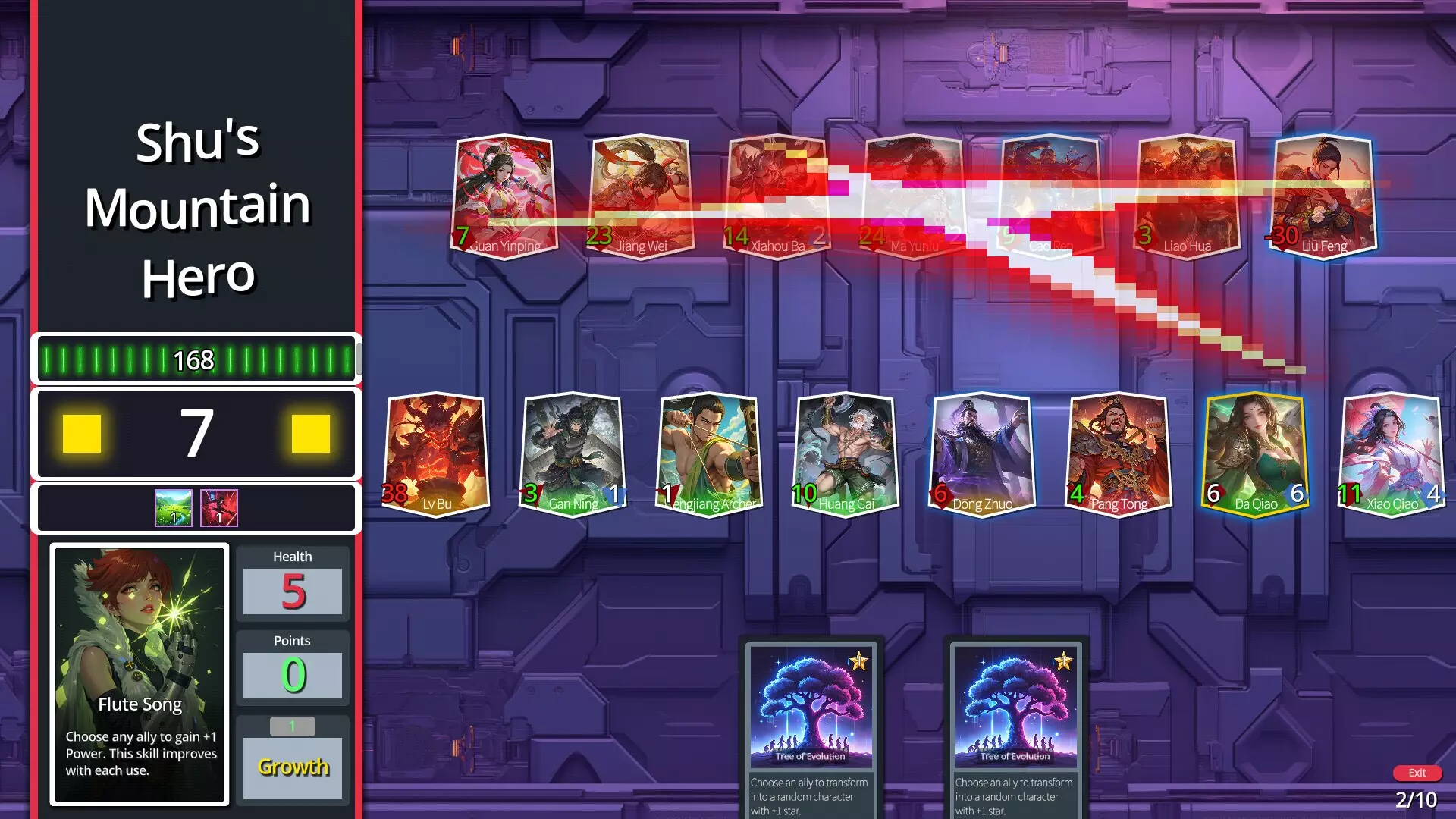Click the star icon on the right Tree of Evolution card
The height and width of the screenshot is (819, 1456).
click(1065, 661)
